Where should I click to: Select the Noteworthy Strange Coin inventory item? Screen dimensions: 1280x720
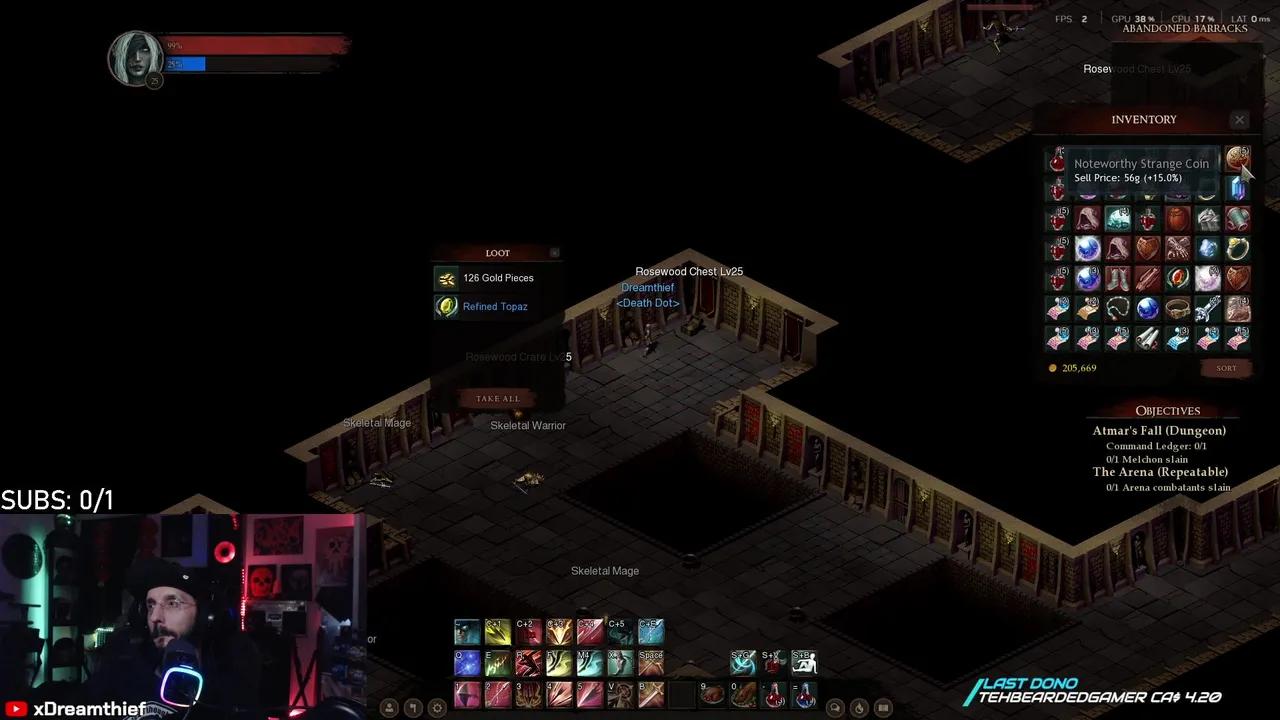pos(1237,159)
